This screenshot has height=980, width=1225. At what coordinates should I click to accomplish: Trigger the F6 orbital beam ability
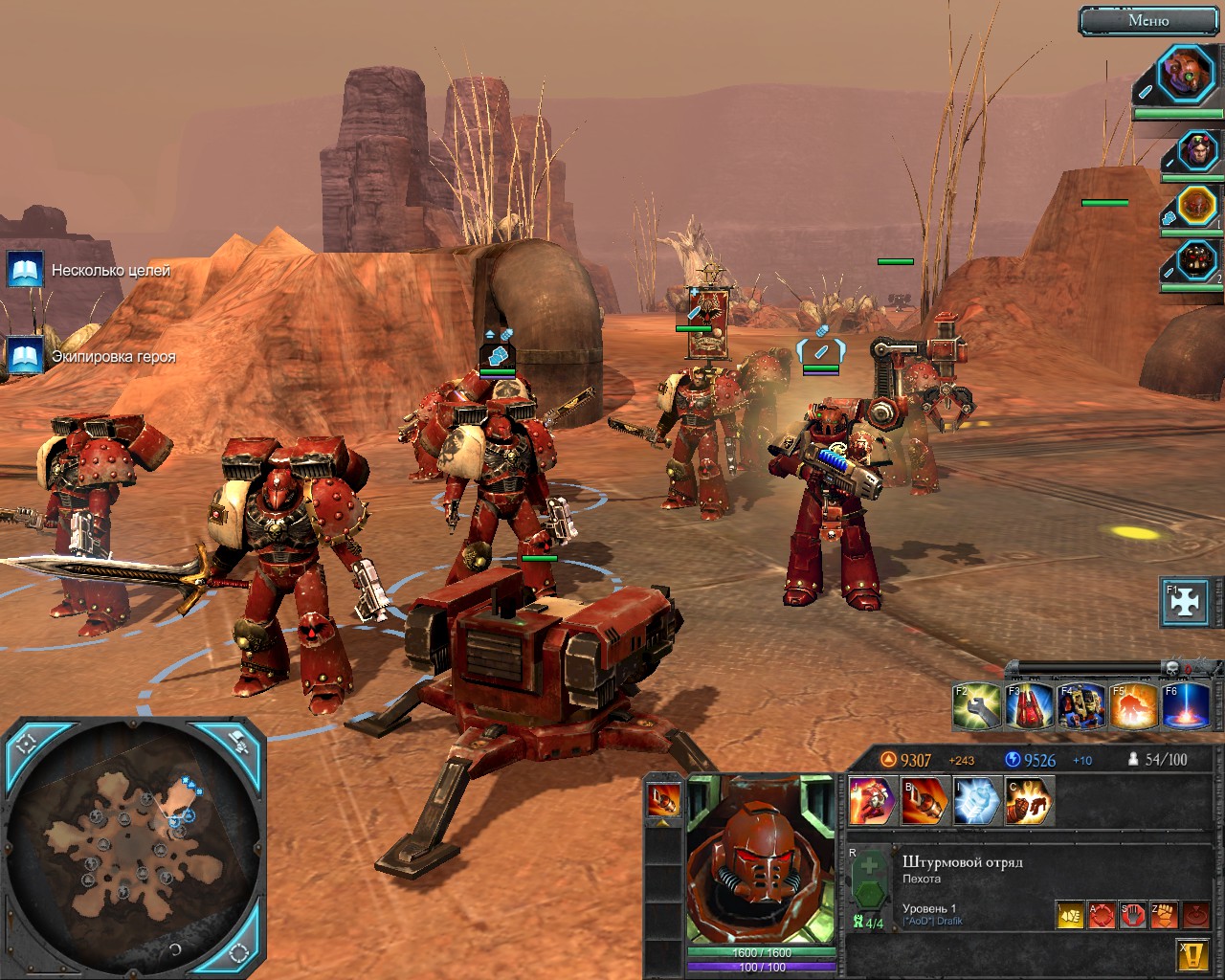[1186, 706]
